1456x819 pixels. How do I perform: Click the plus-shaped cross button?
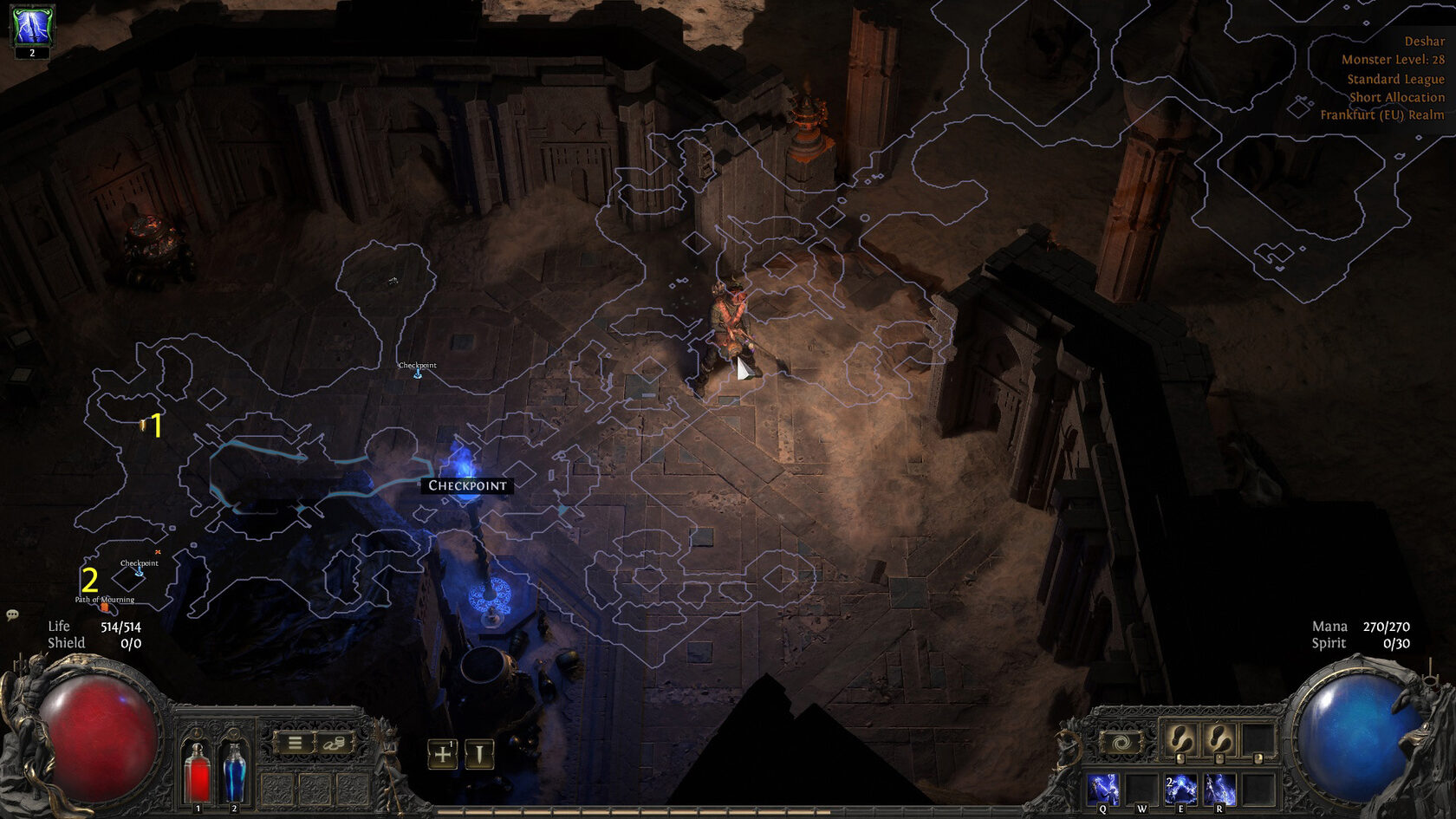442,754
